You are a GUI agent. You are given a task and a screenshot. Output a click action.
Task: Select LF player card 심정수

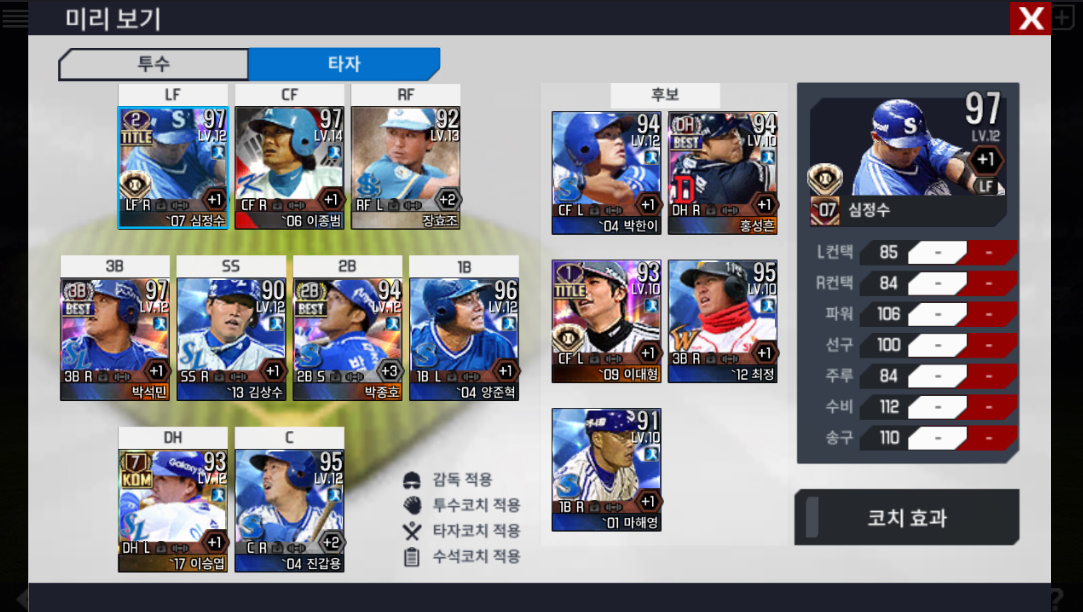(x=173, y=168)
